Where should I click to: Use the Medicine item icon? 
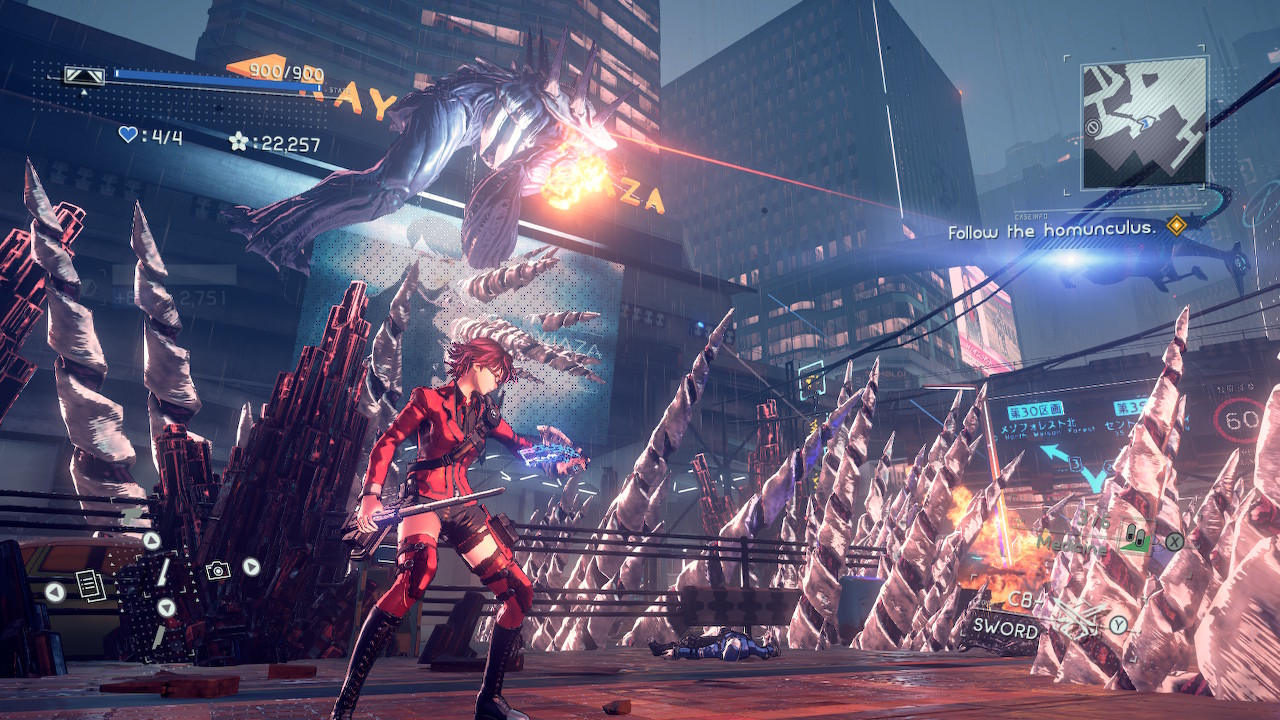[1134, 539]
